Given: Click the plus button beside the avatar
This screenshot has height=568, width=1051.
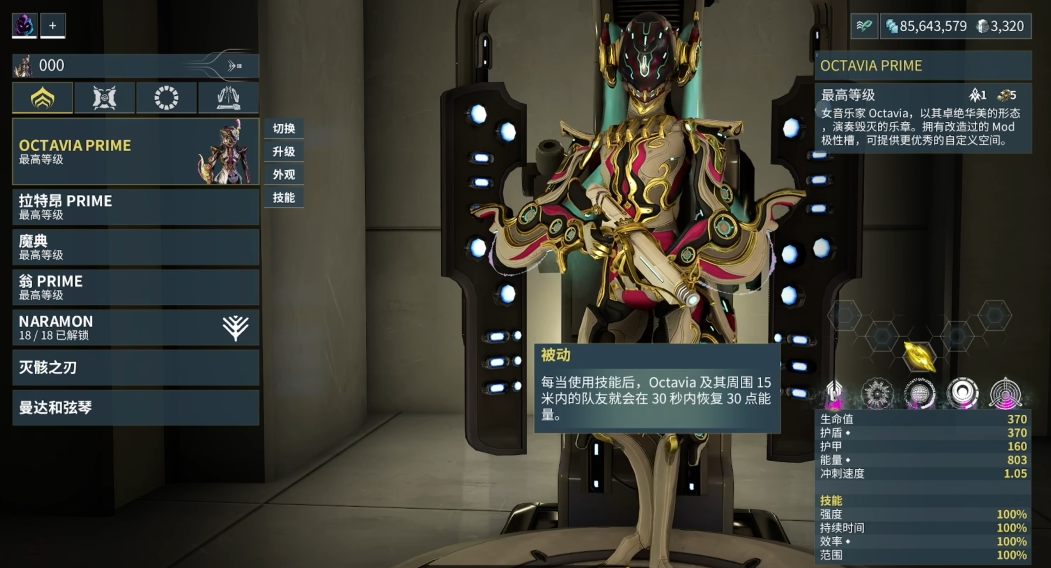Looking at the screenshot, I should point(52,25).
